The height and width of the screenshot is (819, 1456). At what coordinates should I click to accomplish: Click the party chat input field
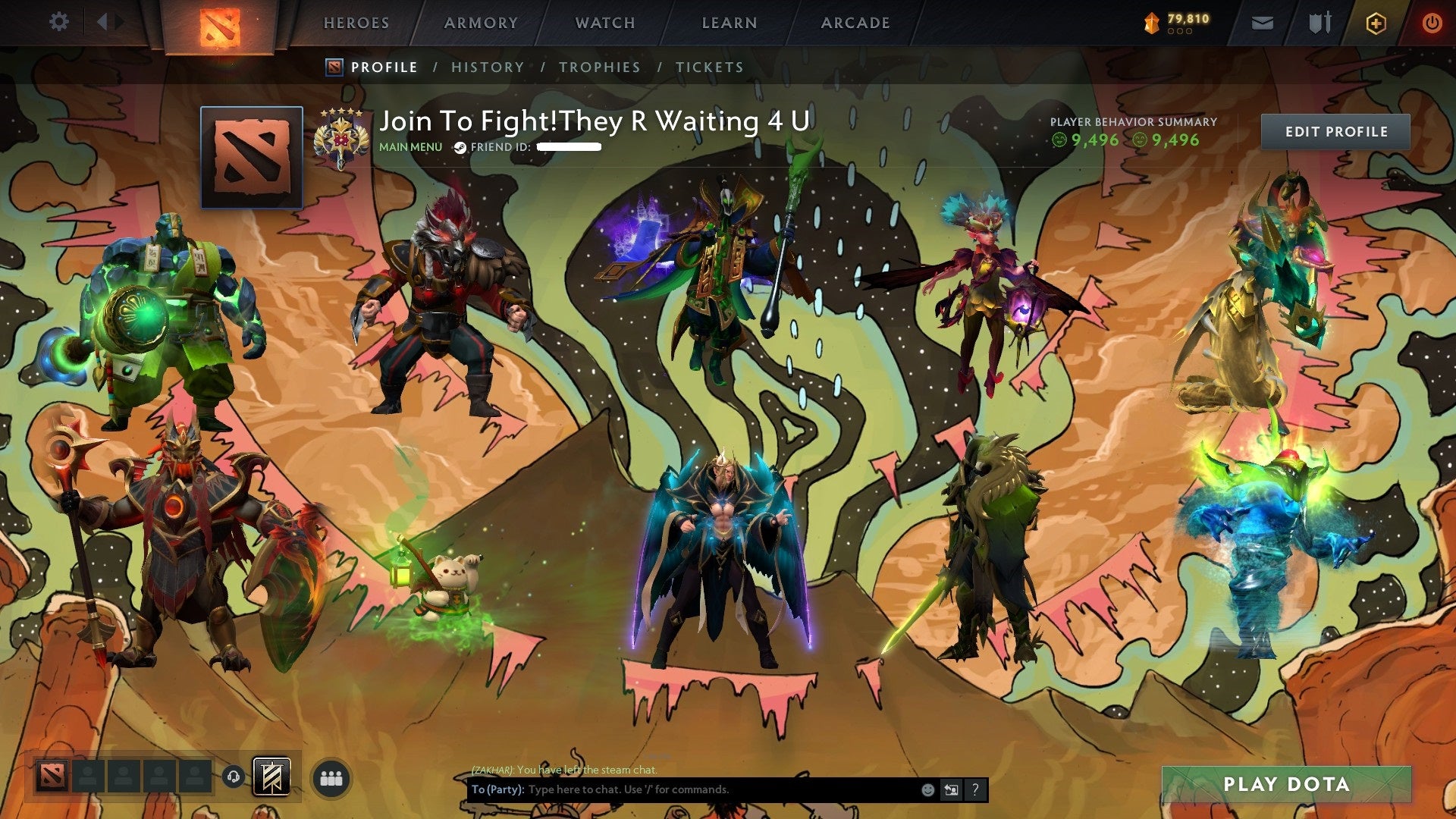pos(682,789)
